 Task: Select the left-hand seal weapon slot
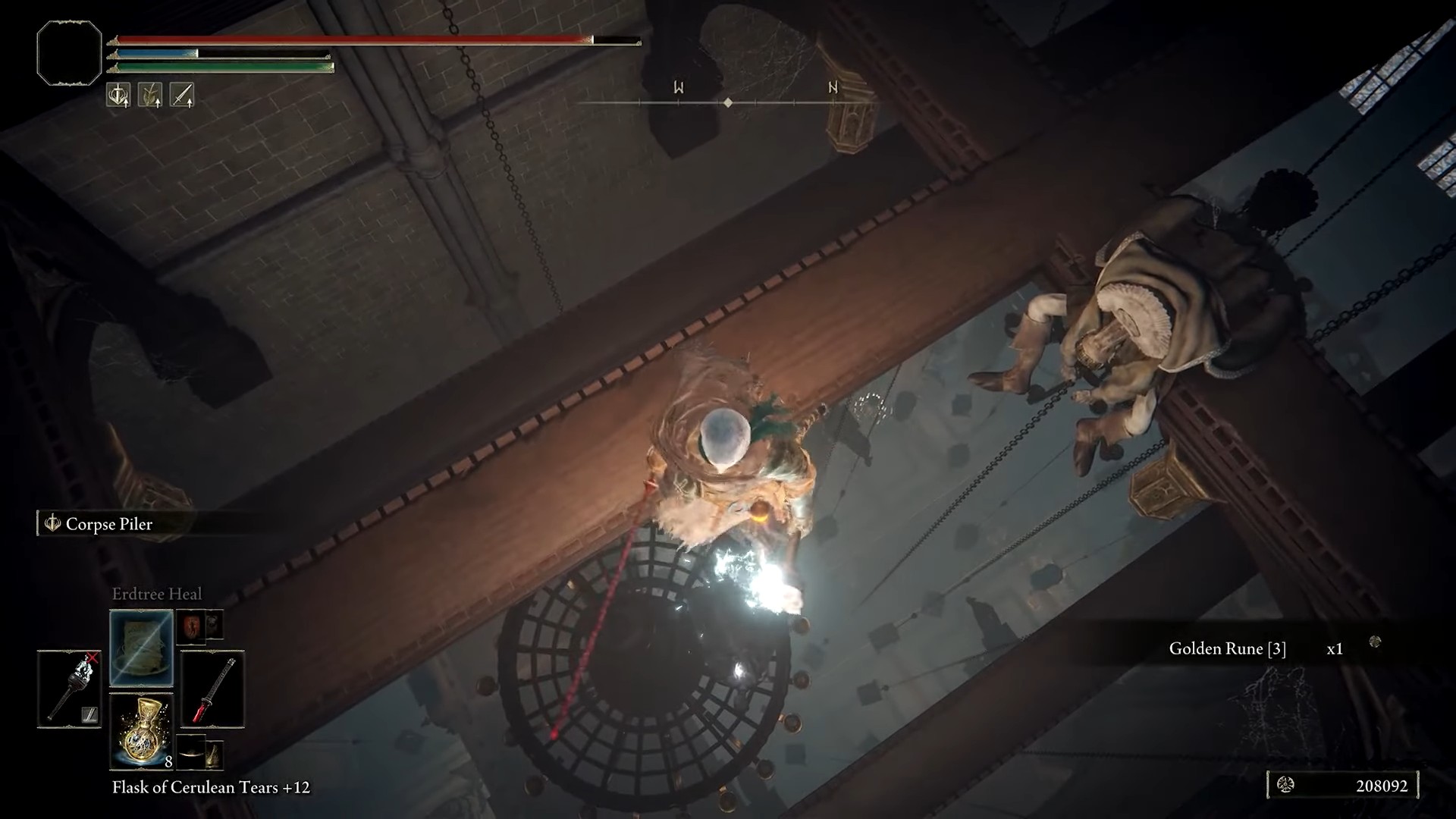pos(69,689)
